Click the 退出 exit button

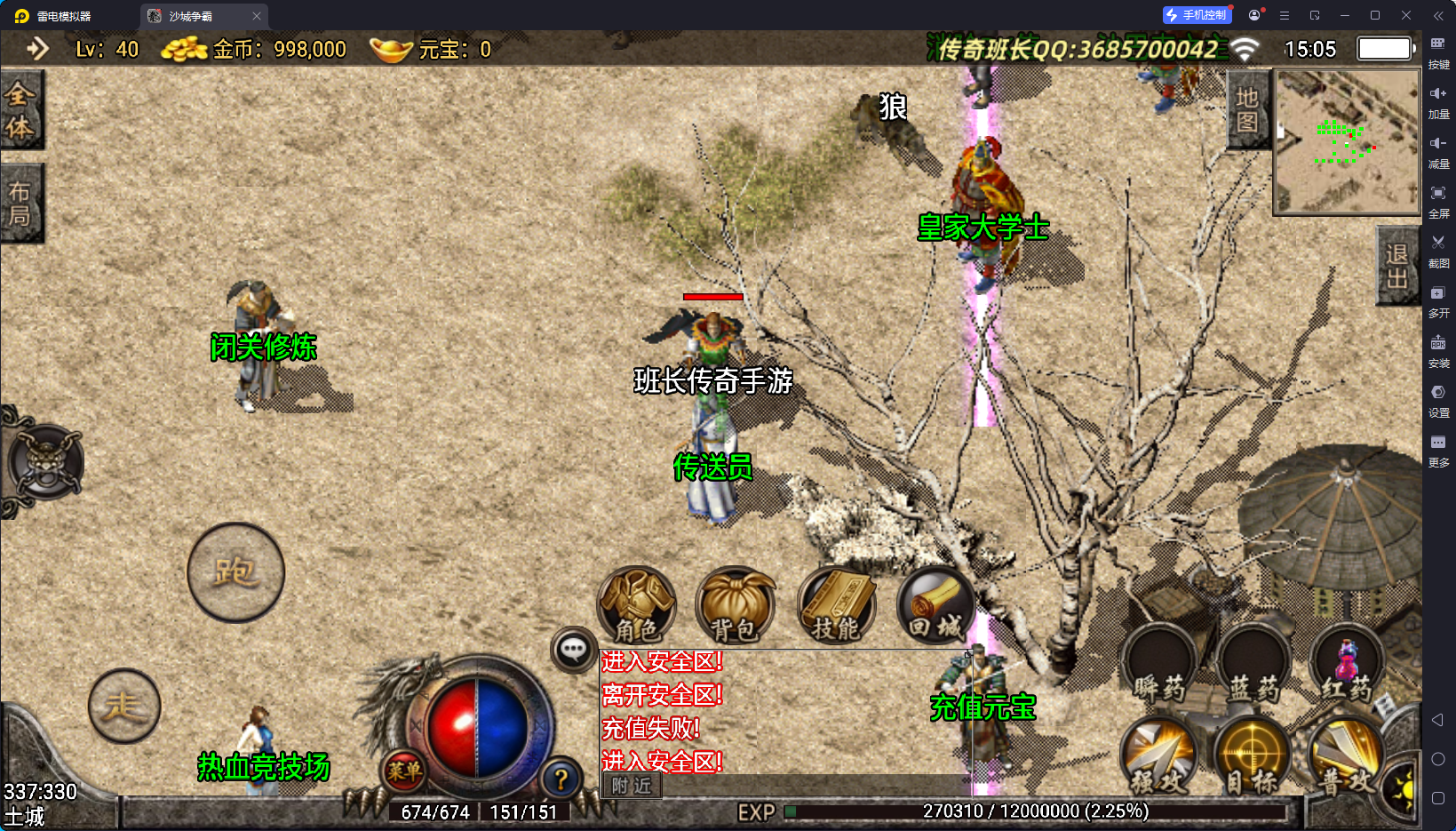tap(1396, 266)
